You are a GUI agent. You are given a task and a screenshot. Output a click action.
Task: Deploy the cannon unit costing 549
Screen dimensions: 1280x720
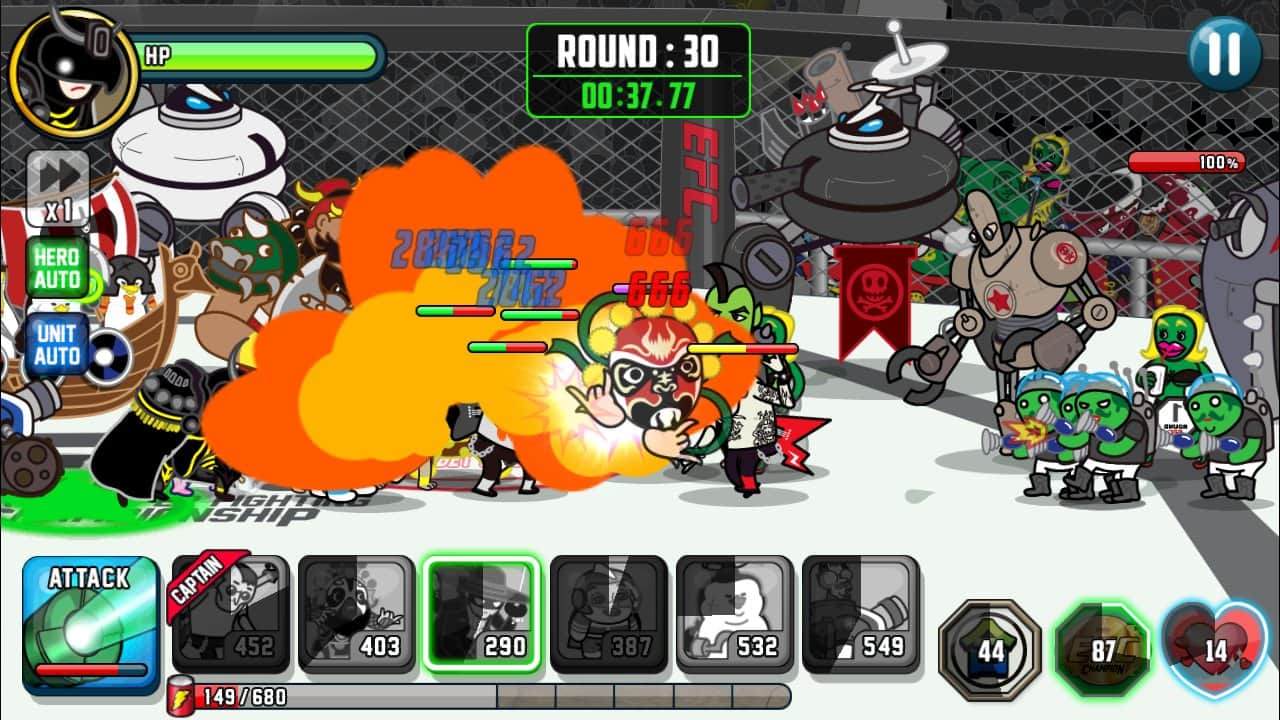(860, 613)
